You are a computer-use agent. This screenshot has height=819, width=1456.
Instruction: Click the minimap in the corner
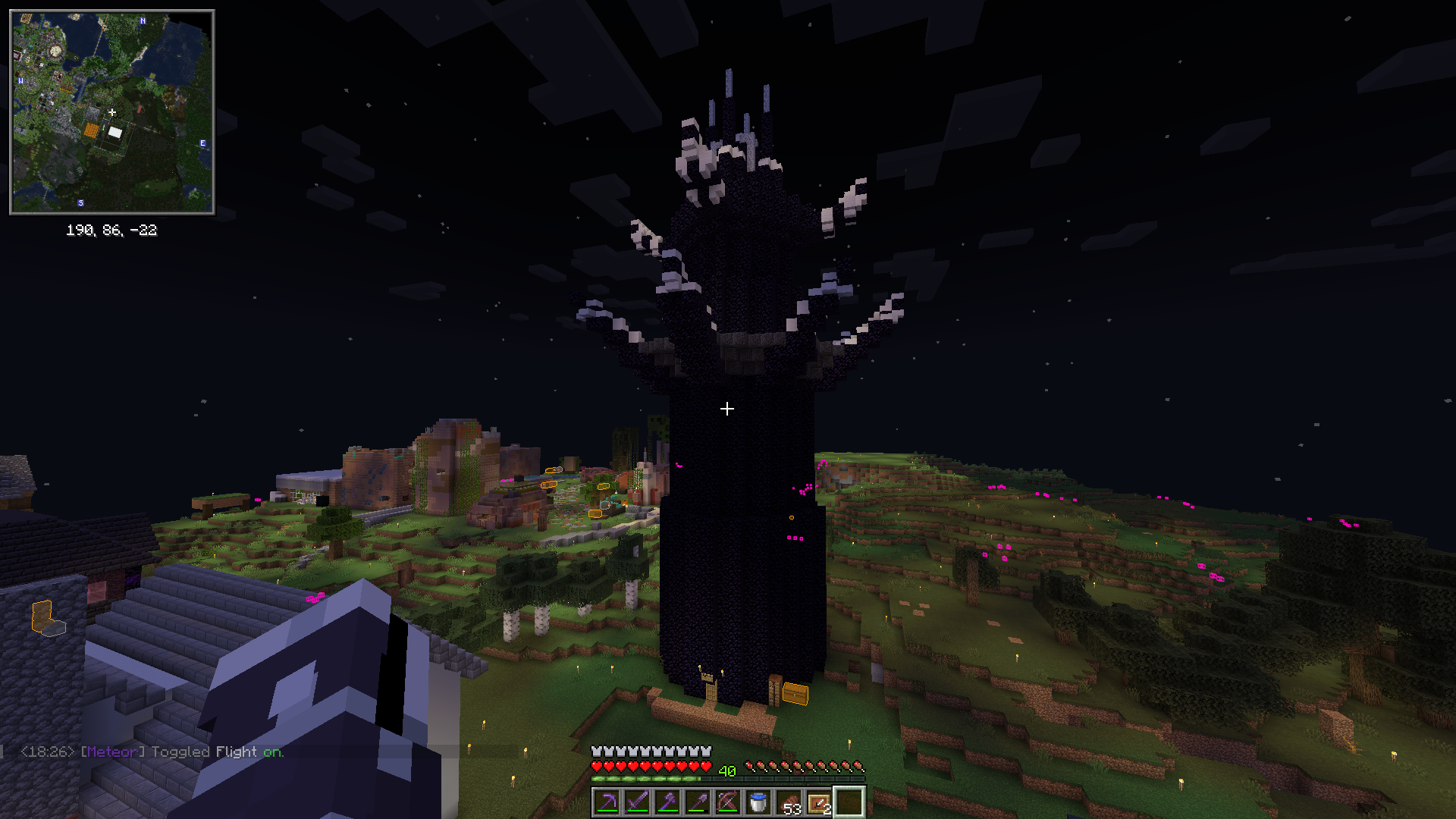coord(112,112)
